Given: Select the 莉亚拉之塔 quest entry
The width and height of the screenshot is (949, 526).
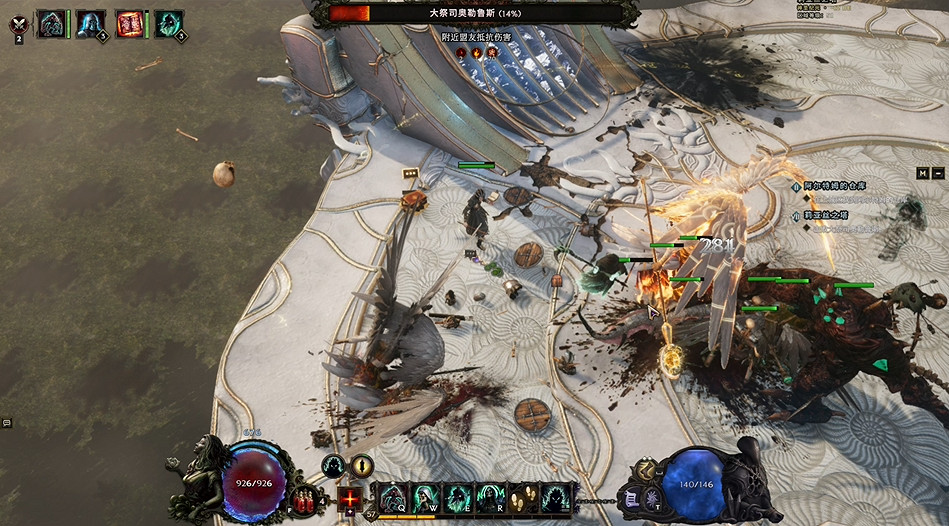Looking at the screenshot, I should [839, 214].
